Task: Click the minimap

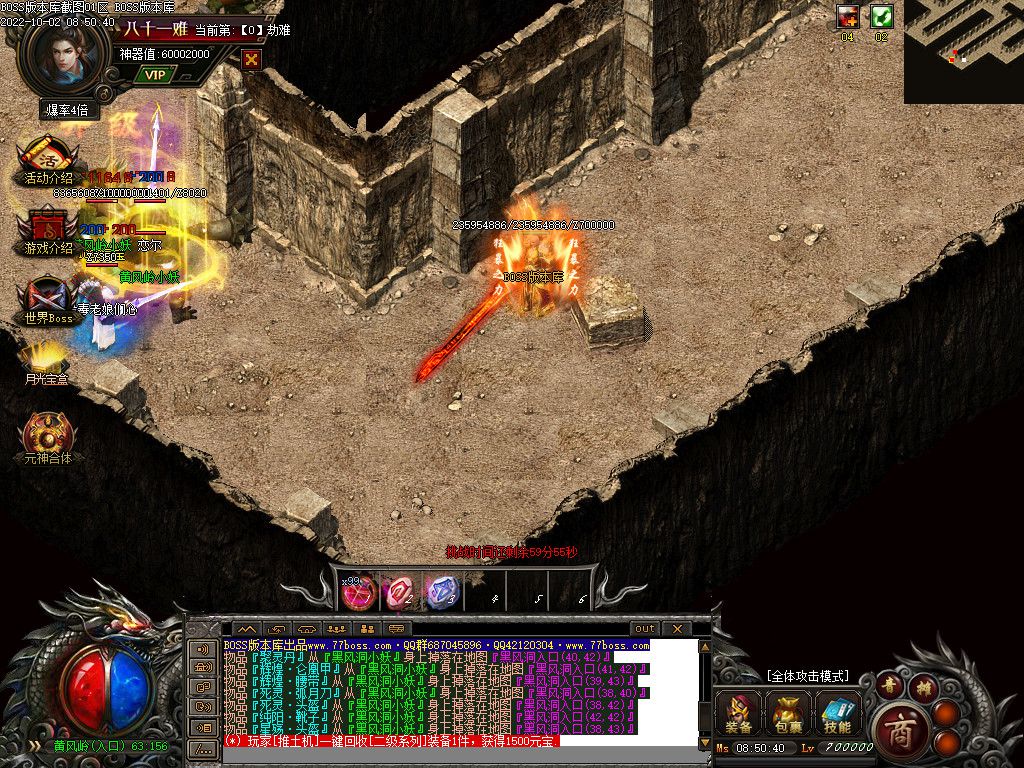Action: pos(963,51)
